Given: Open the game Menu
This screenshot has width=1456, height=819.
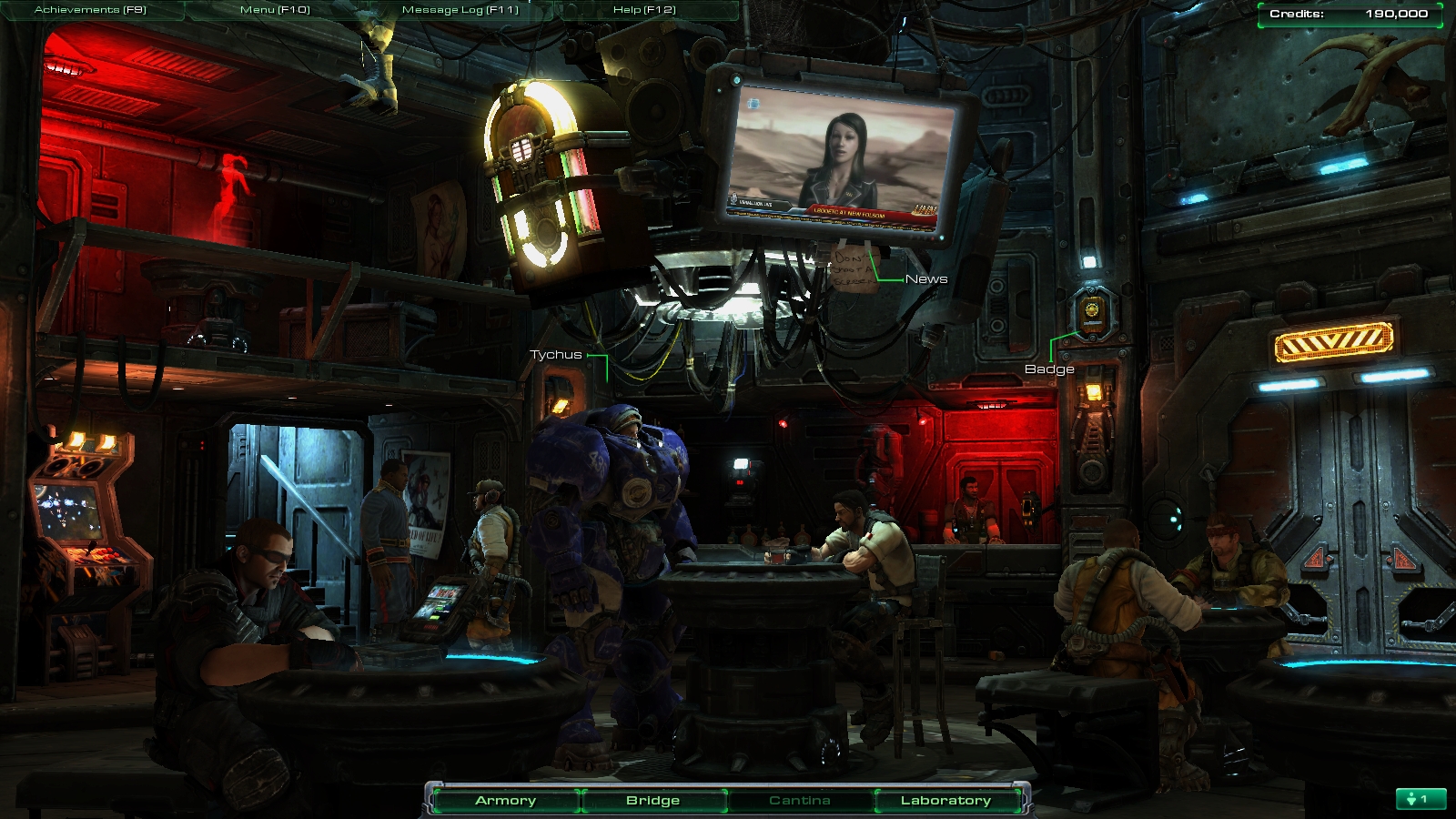Looking at the screenshot, I should coord(275,10).
